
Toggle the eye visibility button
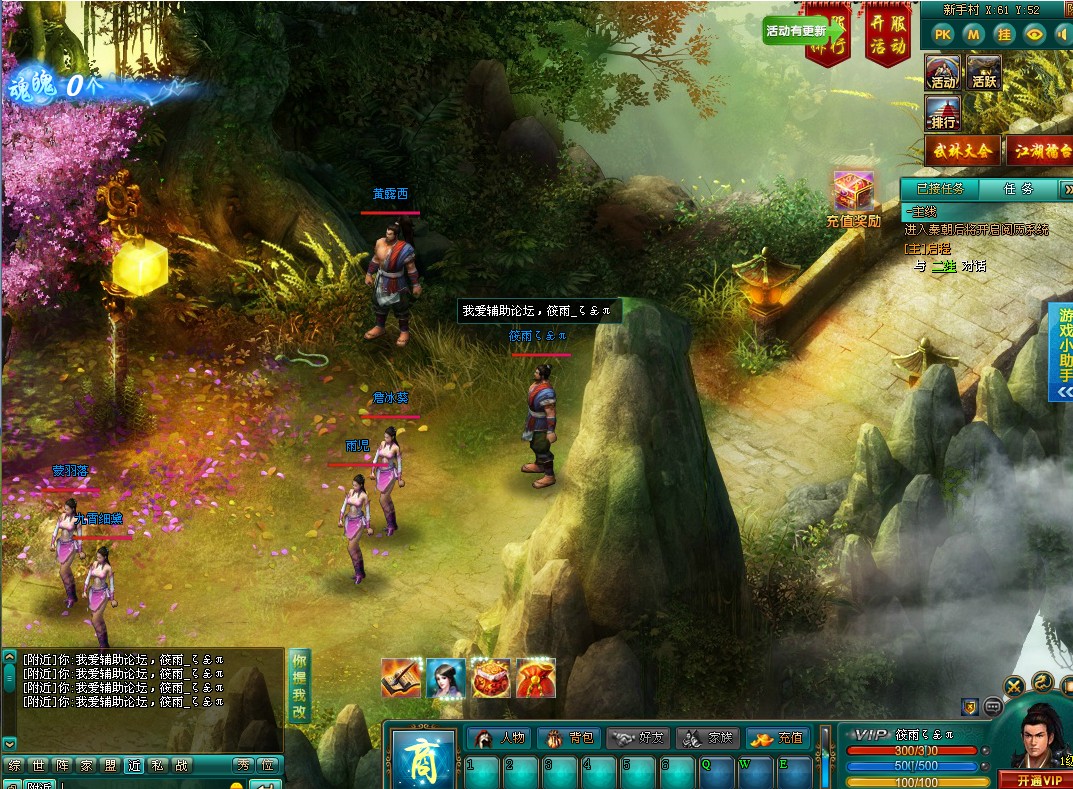1034,34
